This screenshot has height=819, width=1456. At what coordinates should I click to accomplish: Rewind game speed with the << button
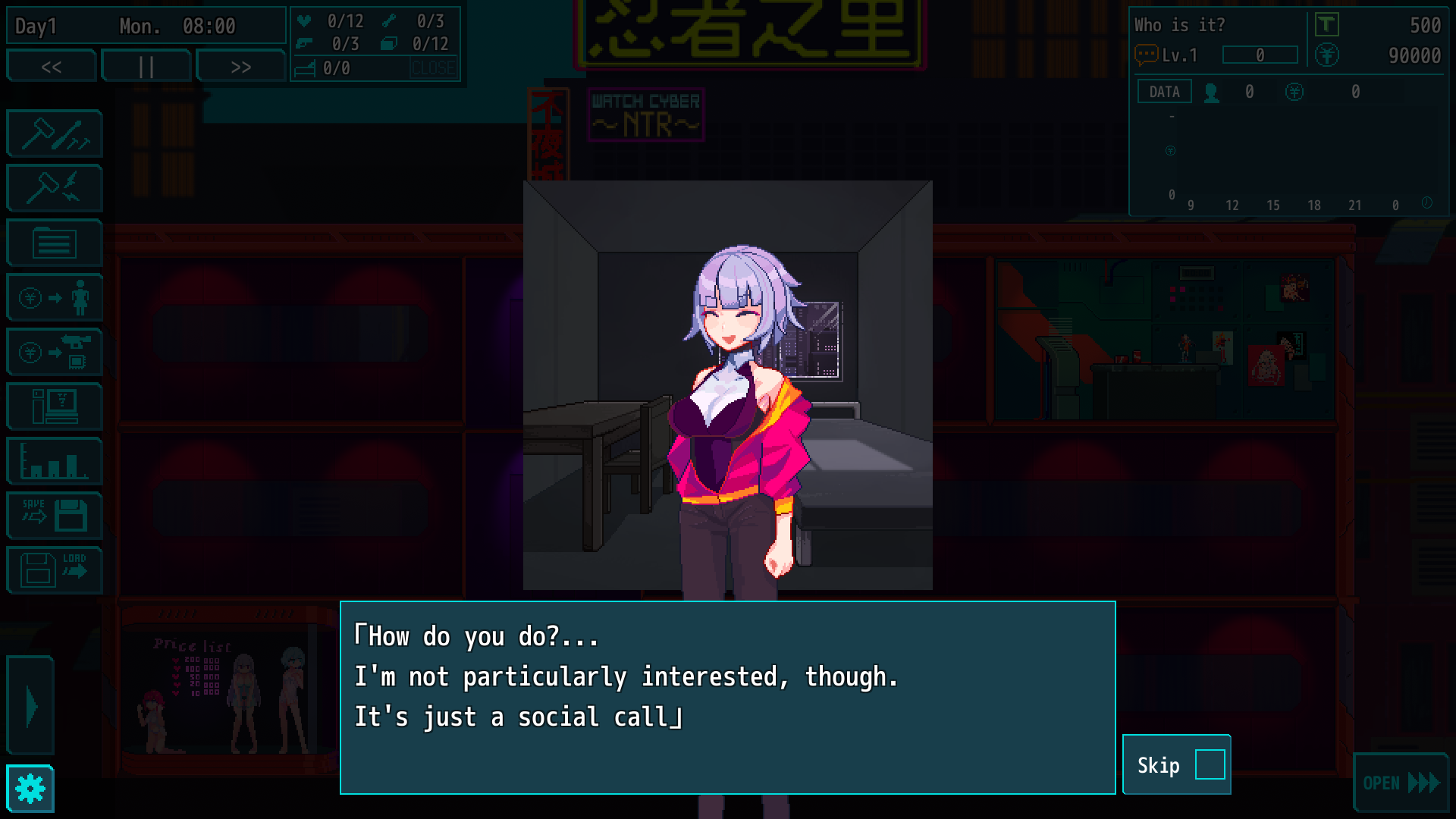(x=52, y=67)
